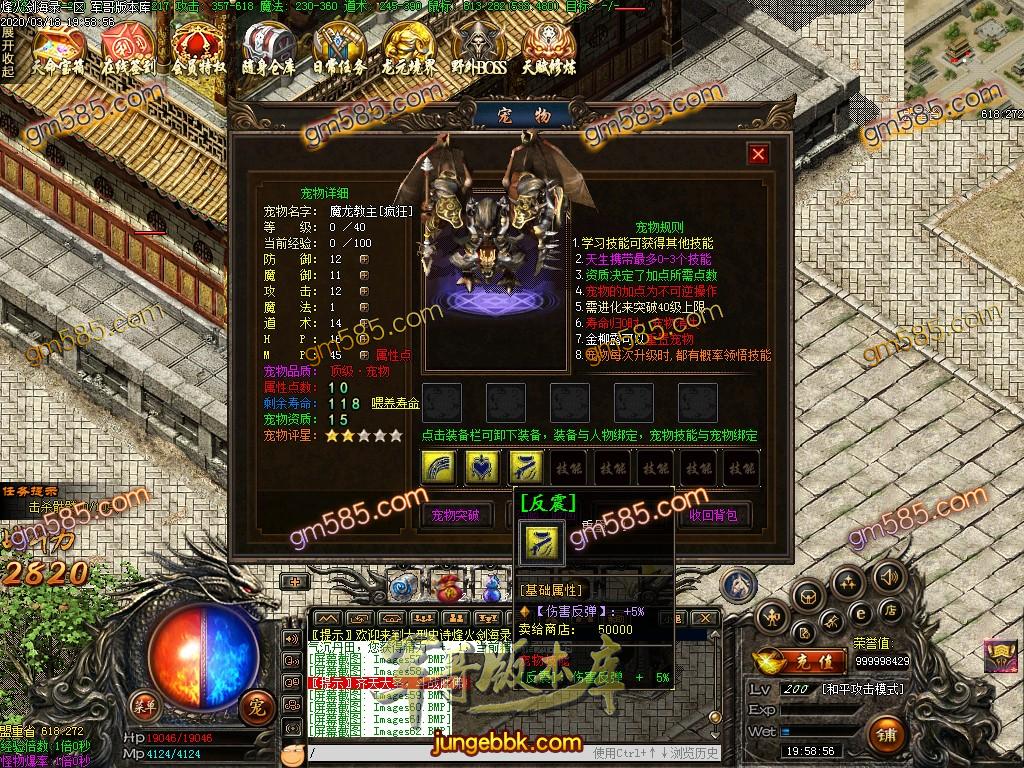The width and height of the screenshot is (1024, 768).
Task: Open 日常任务 daily quests
Action: (338, 47)
